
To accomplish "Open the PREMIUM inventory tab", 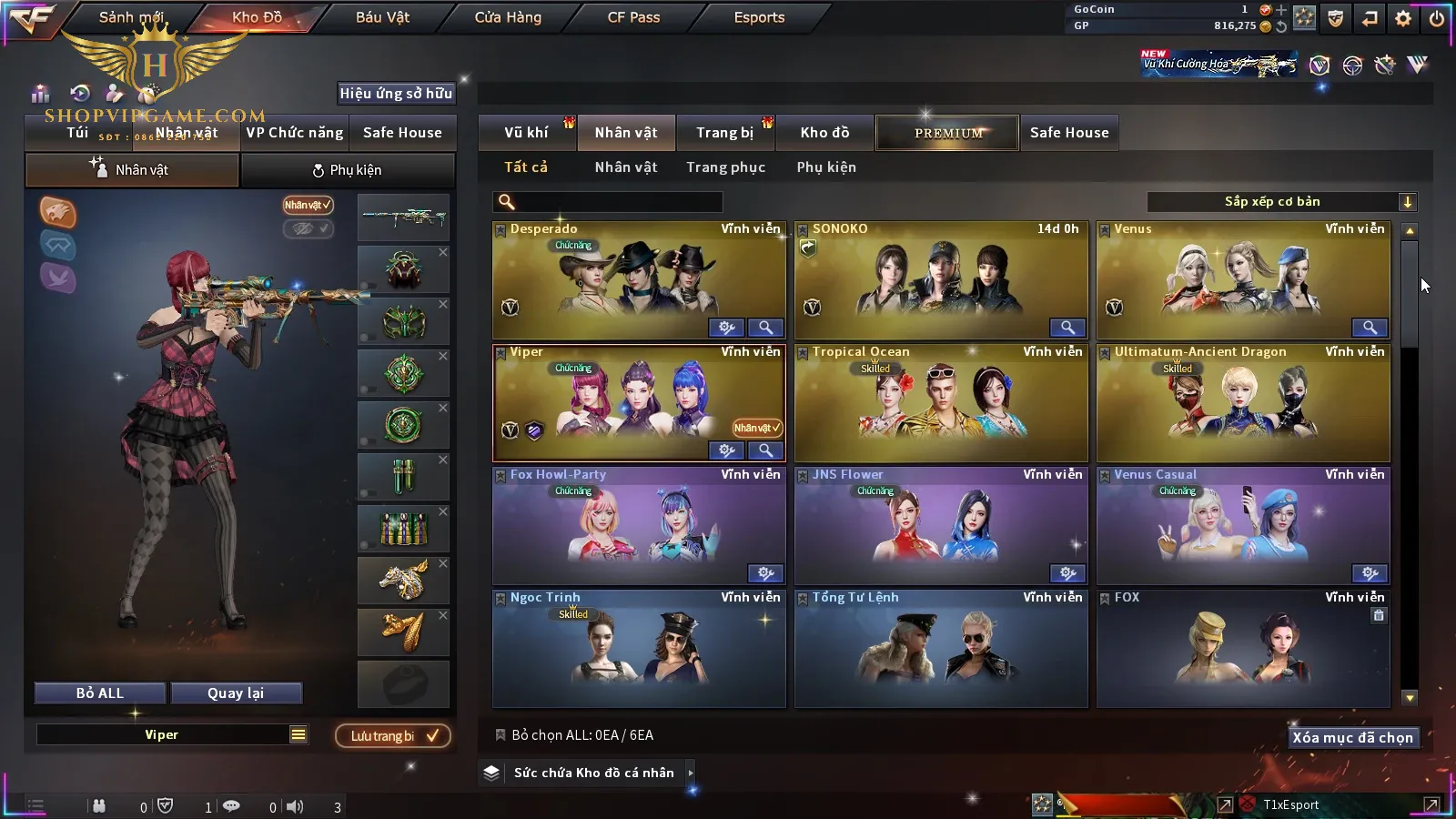I will pyautogui.click(x=948, y=133).
